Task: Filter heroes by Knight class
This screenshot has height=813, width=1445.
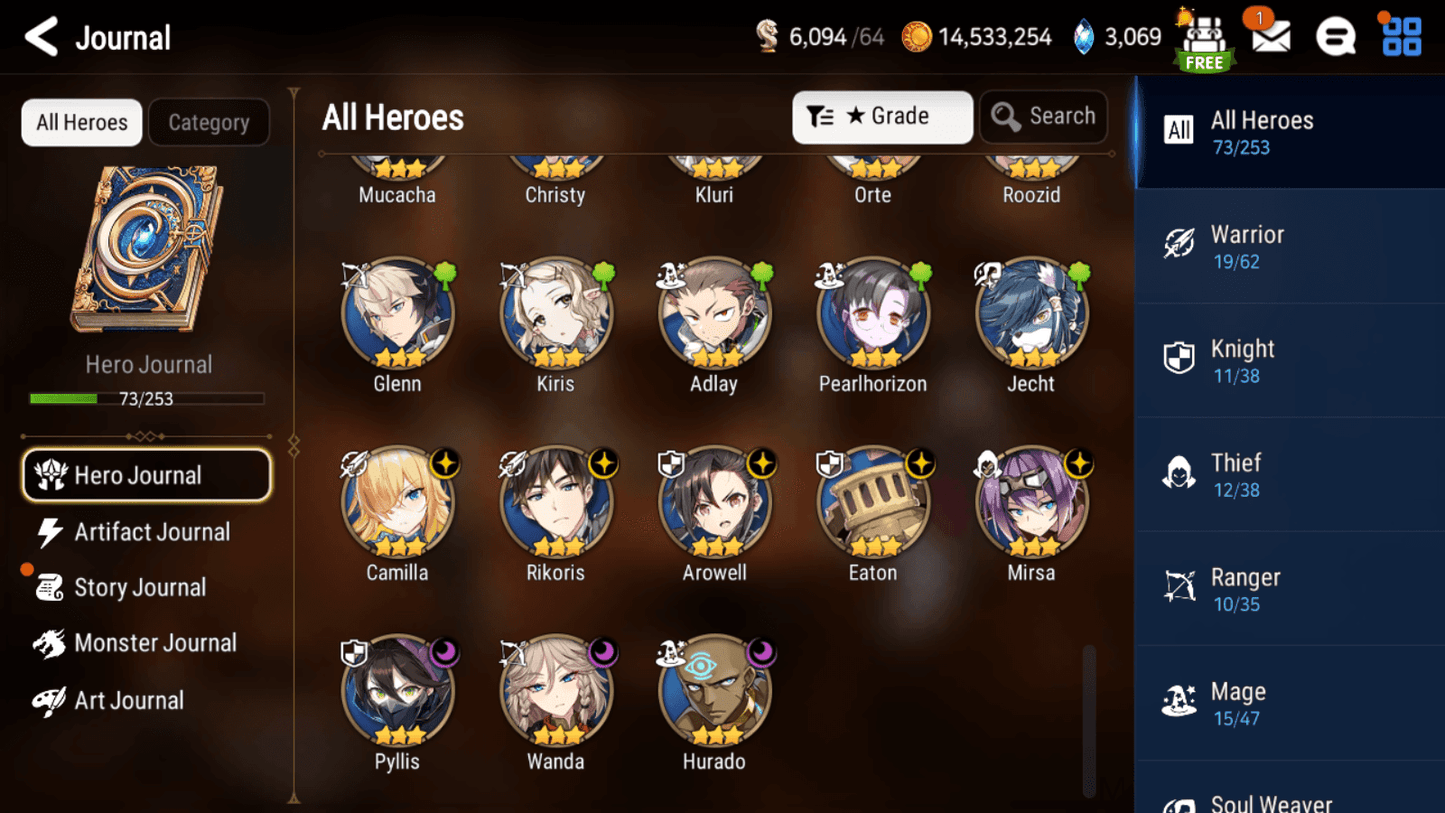Action: click(1289, 360)
